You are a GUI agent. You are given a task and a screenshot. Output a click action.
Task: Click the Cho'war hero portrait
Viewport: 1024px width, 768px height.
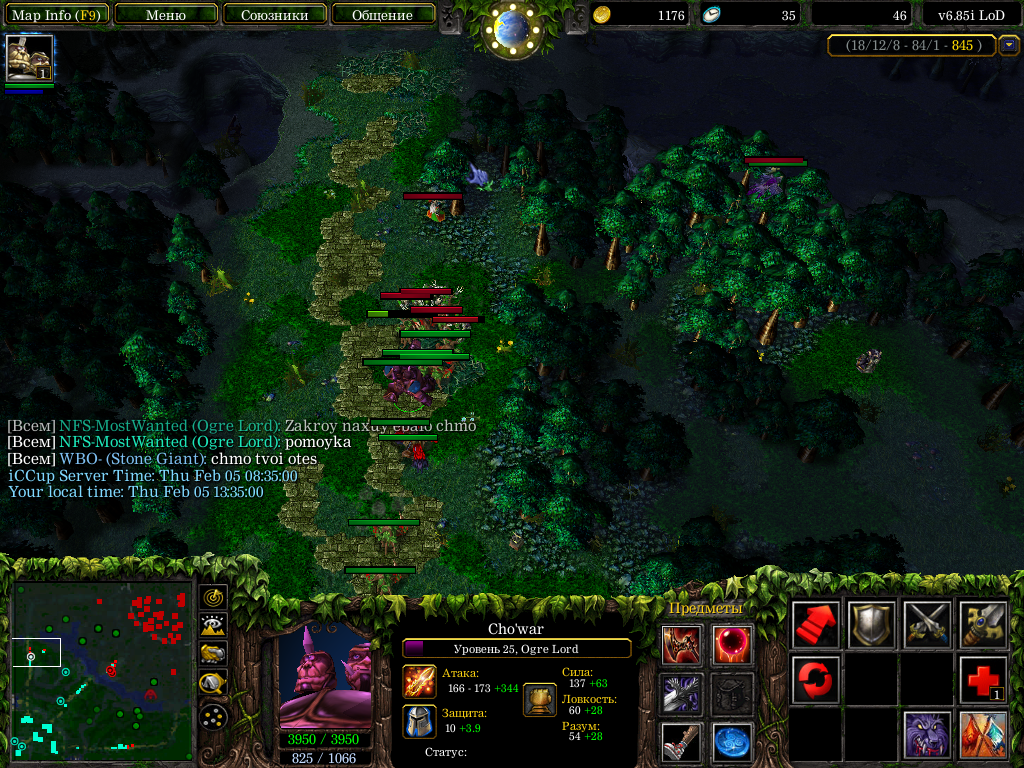(325, 675)
